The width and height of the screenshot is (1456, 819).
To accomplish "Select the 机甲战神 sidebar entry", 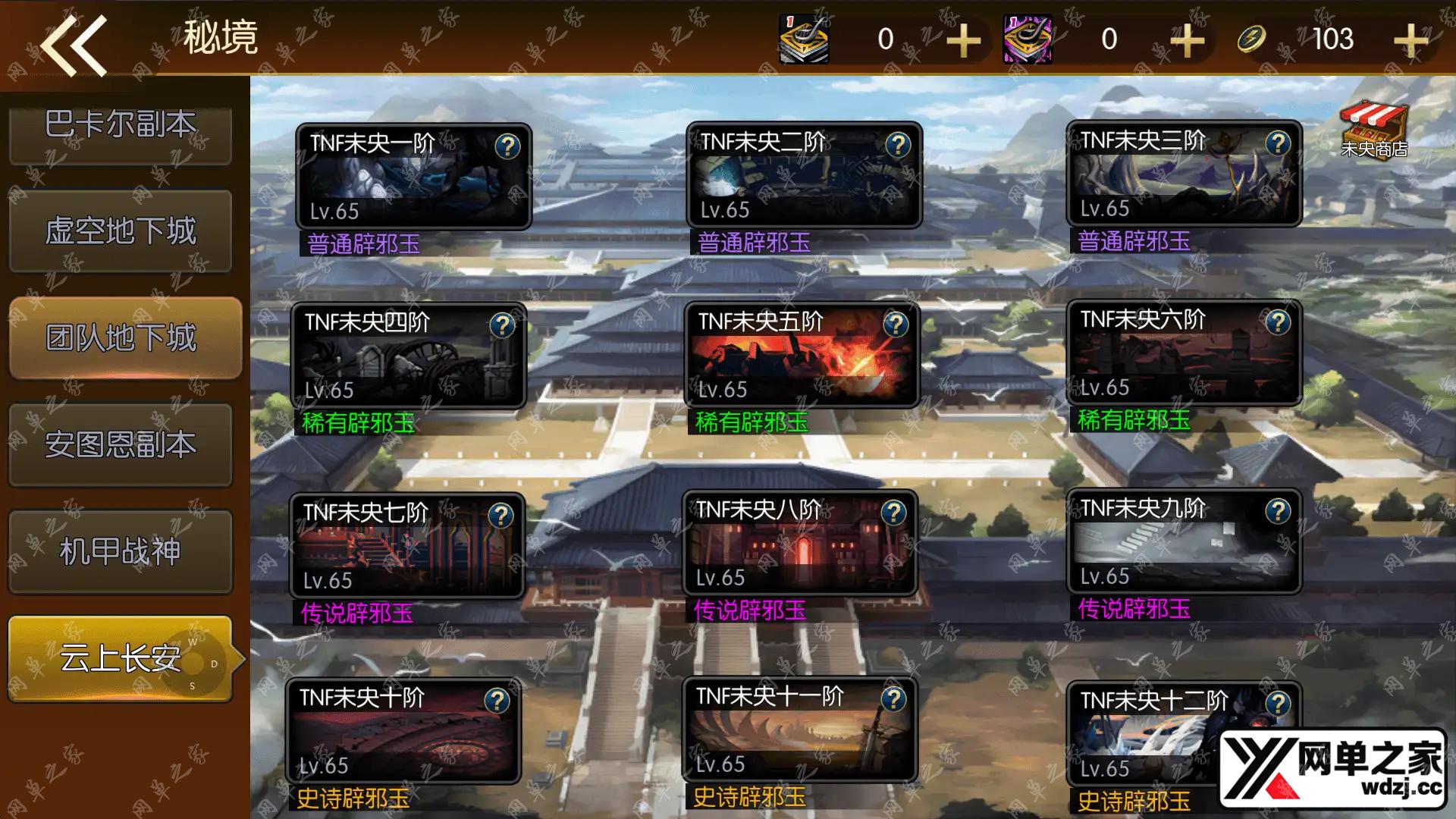I will pyautogui.click(x=121, y=552).
